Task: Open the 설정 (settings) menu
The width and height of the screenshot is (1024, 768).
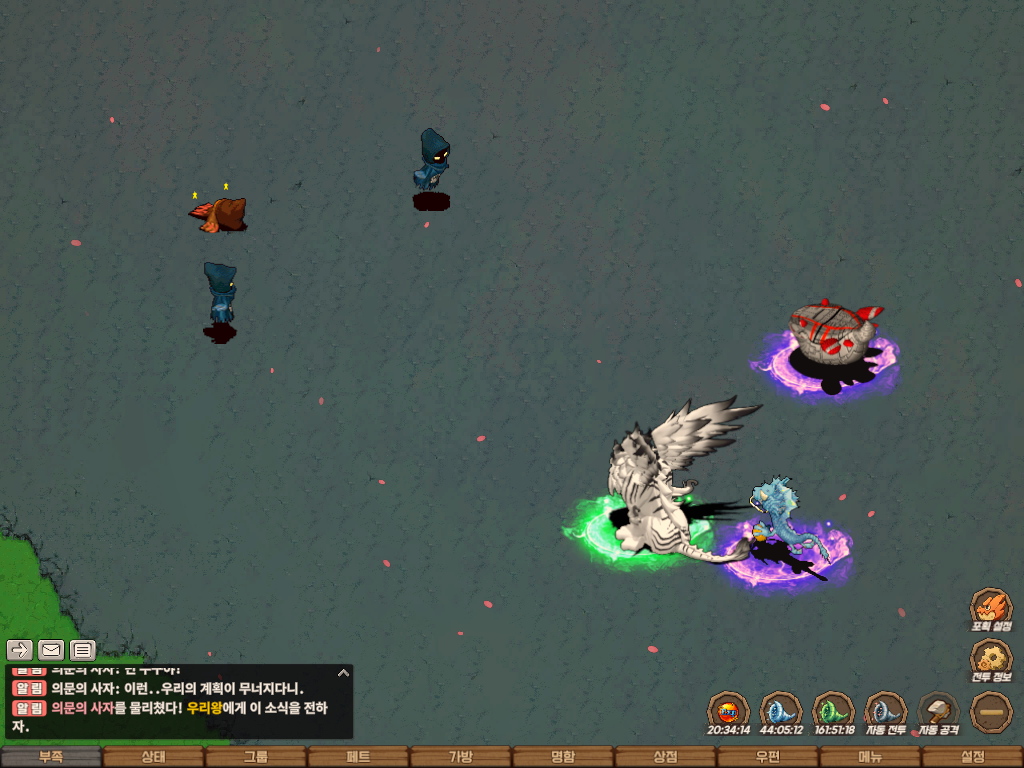Action: click(972, 757)
